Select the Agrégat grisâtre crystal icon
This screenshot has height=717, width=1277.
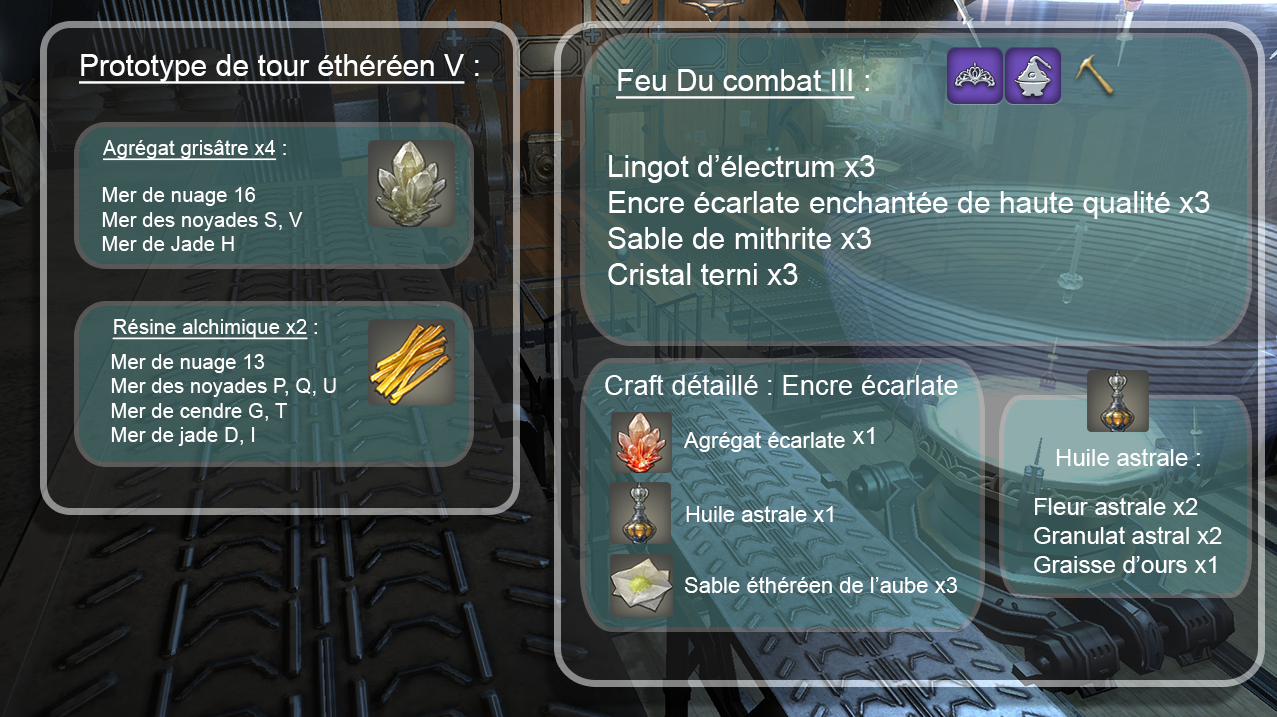pos(411,183)
